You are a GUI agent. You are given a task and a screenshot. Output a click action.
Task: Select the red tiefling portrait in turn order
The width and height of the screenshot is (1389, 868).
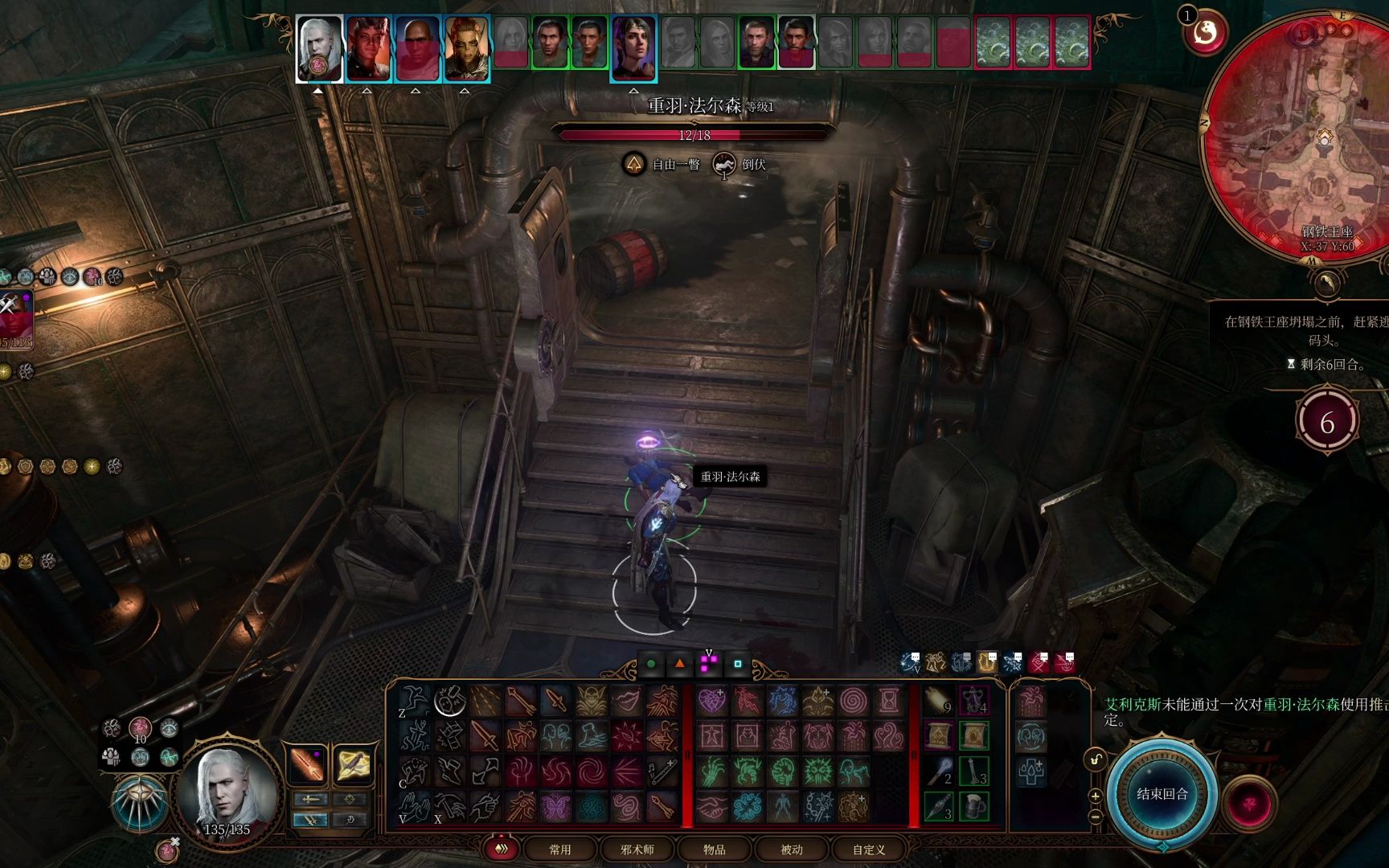[368, 49]
